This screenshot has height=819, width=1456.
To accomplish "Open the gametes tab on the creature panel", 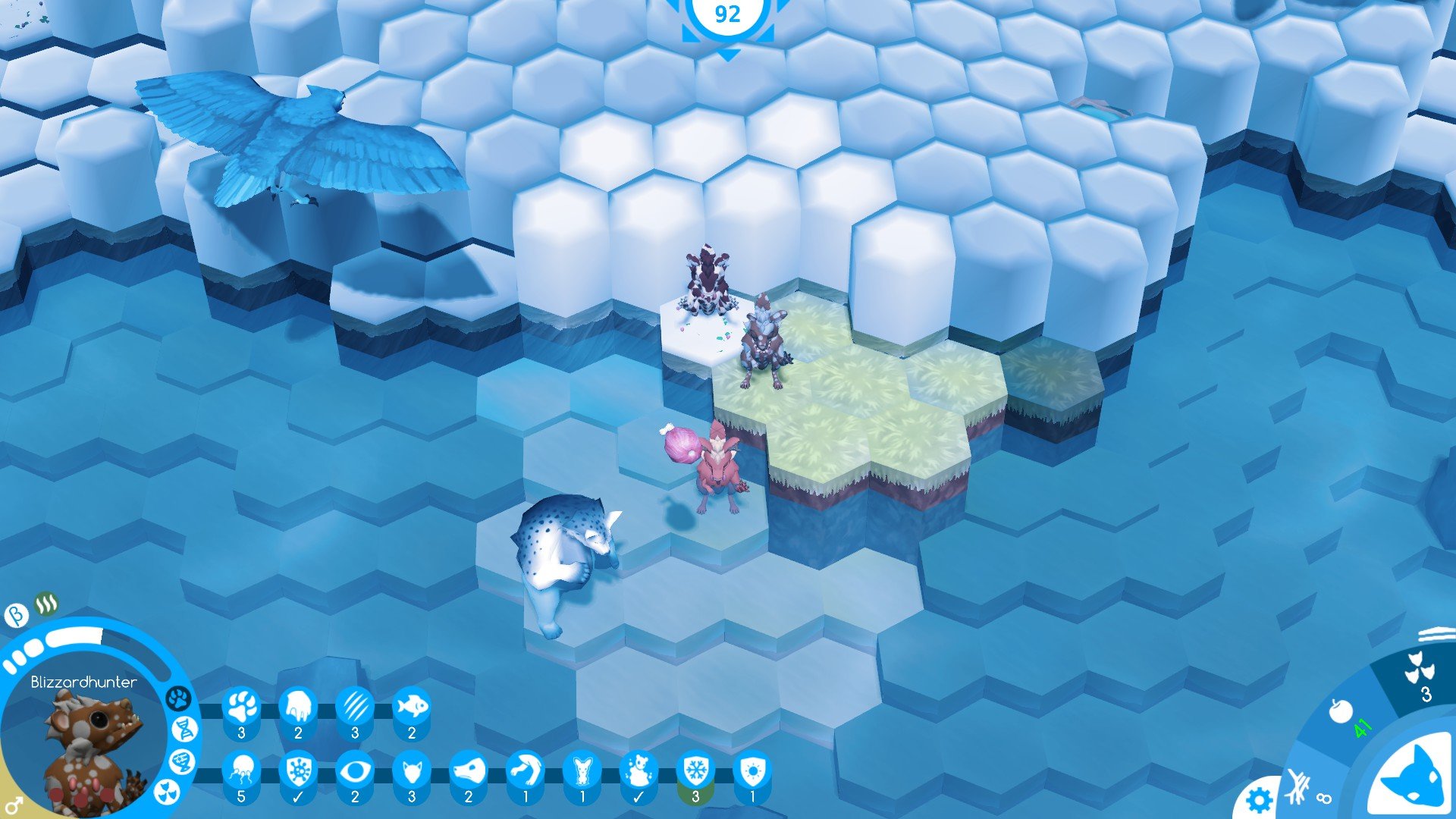I will coord(180,762).
